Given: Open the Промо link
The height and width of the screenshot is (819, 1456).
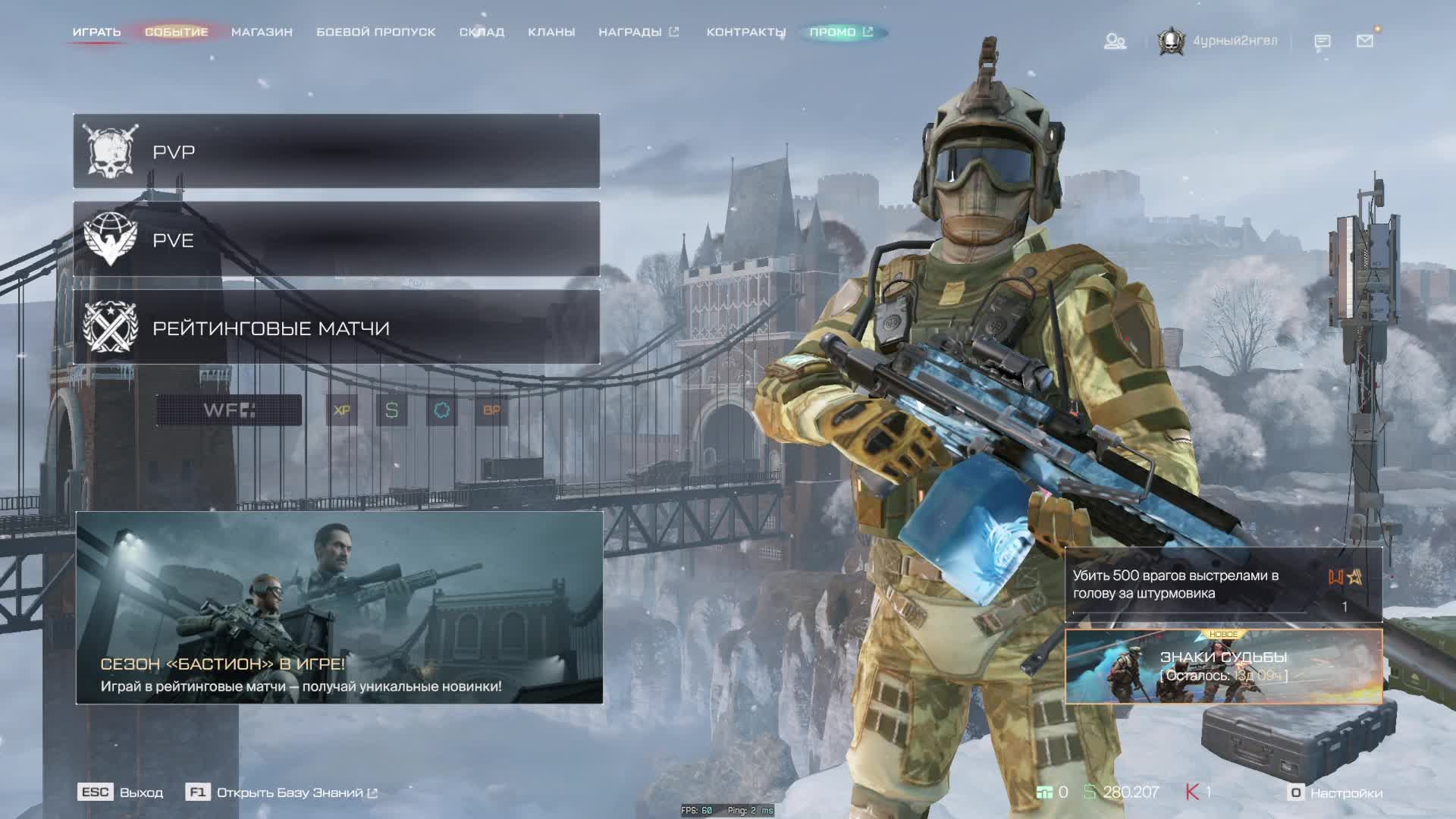Looking at the screenshot, I should point(841,32).
